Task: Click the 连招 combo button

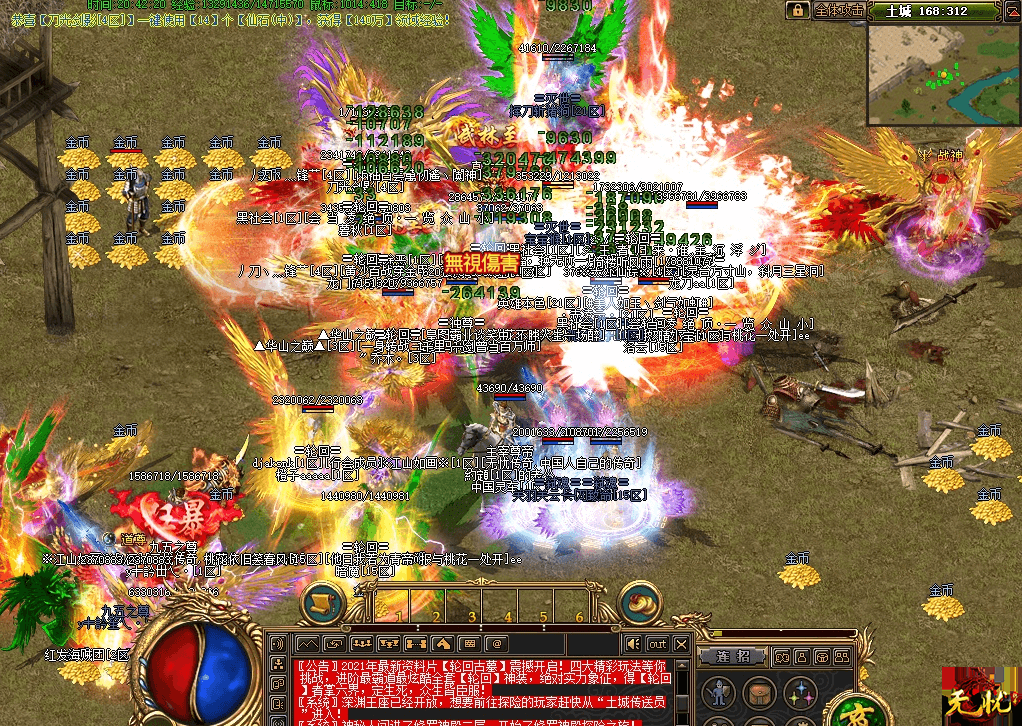Action: (733, 657)
